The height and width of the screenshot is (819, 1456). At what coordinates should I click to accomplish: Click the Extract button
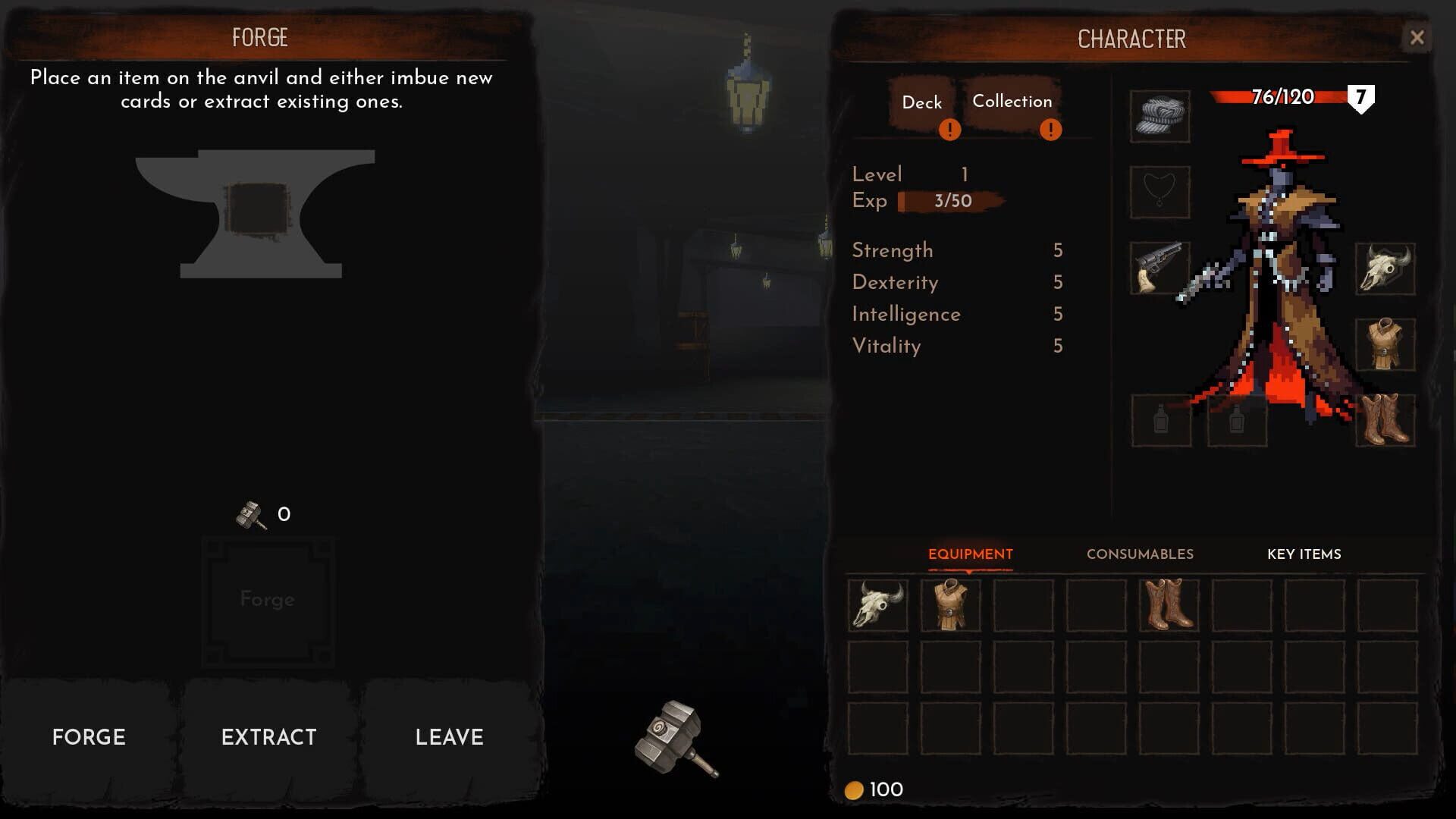pos(269,736)
